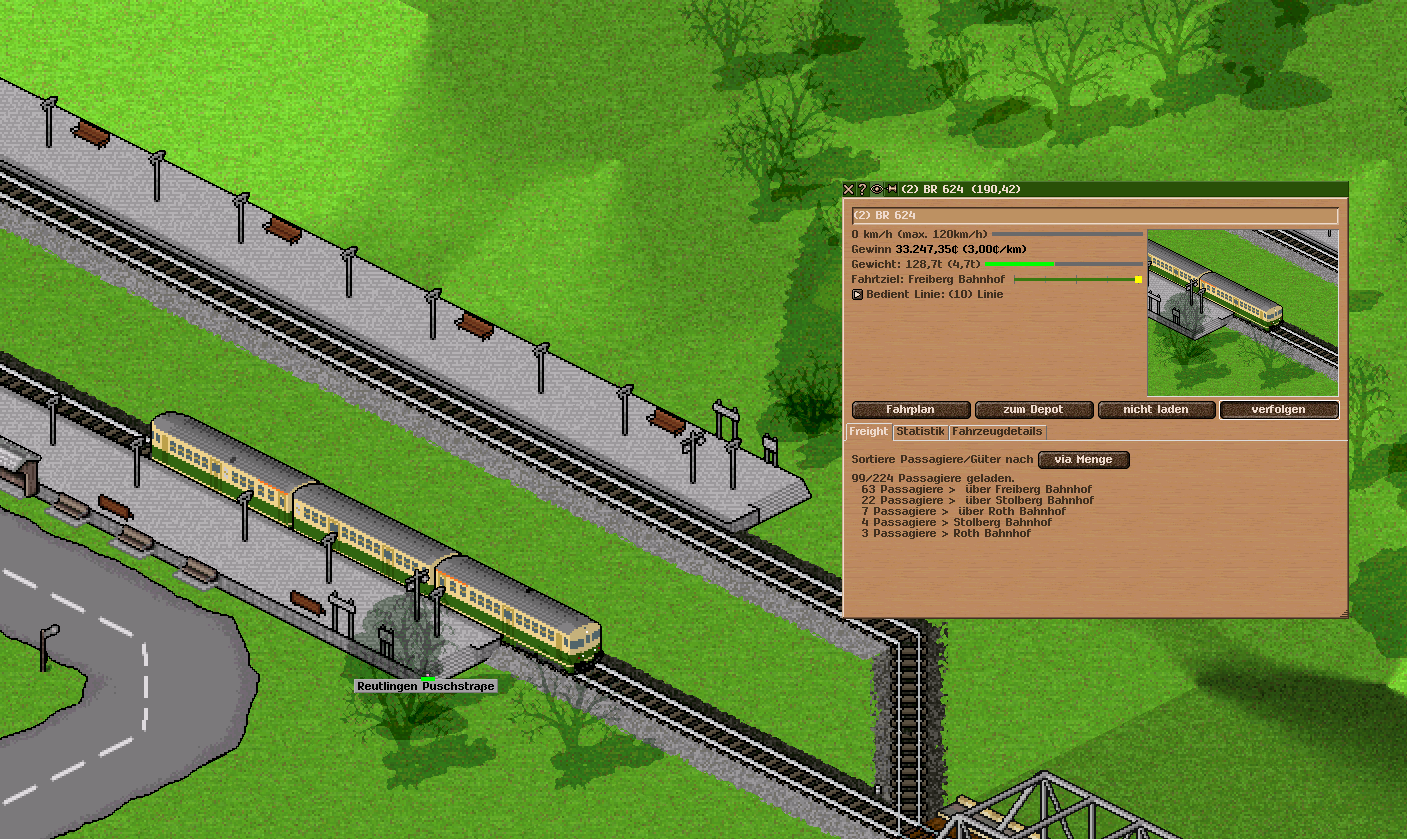The height and width of the screenshot is (839, 1407).
Task: Edit the vehicle name field "(2) BR 624"
Action: coord(1094,215)
